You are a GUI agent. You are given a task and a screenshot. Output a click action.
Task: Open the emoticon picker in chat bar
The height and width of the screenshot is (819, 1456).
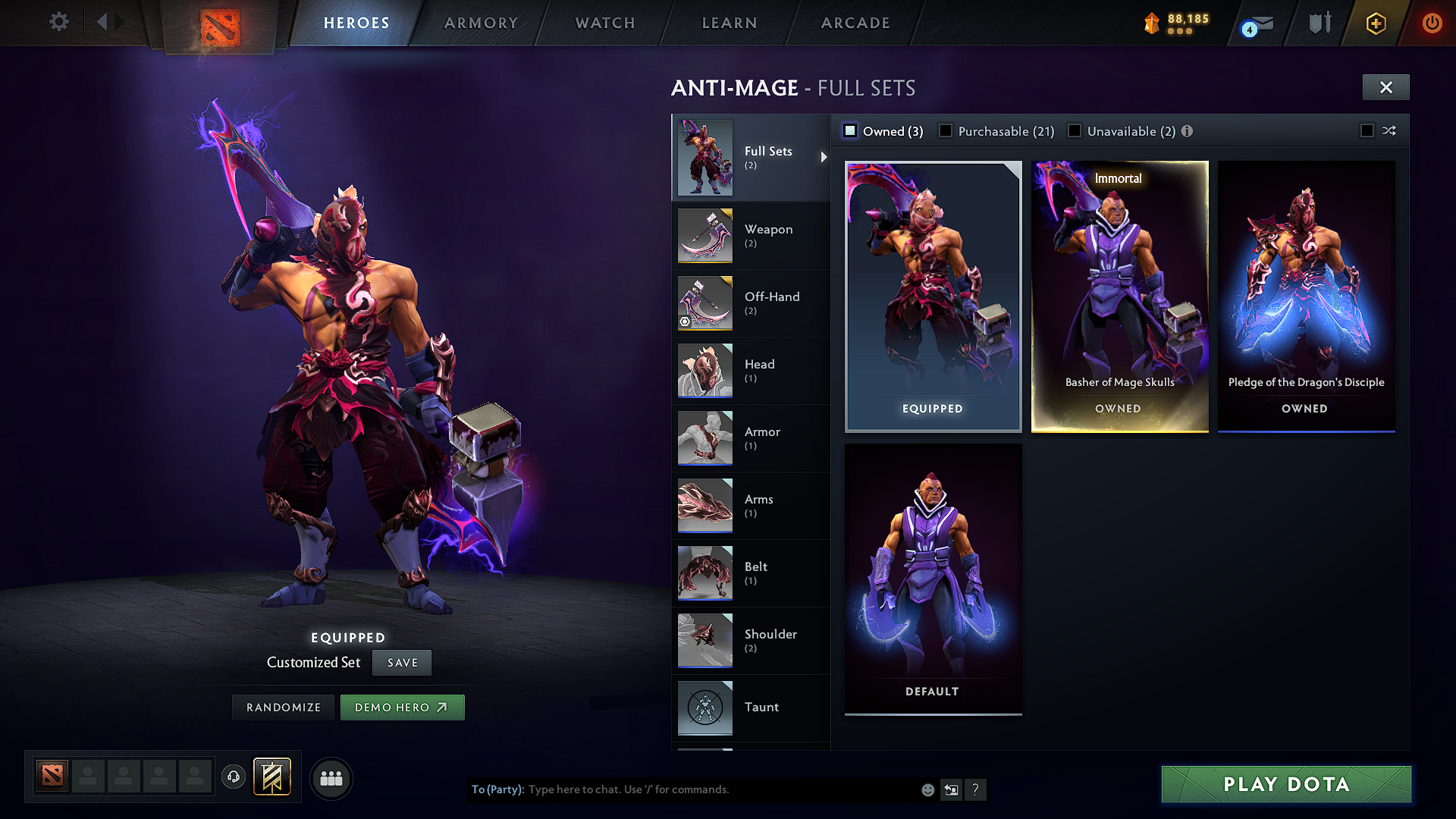(x=927, y=789)
